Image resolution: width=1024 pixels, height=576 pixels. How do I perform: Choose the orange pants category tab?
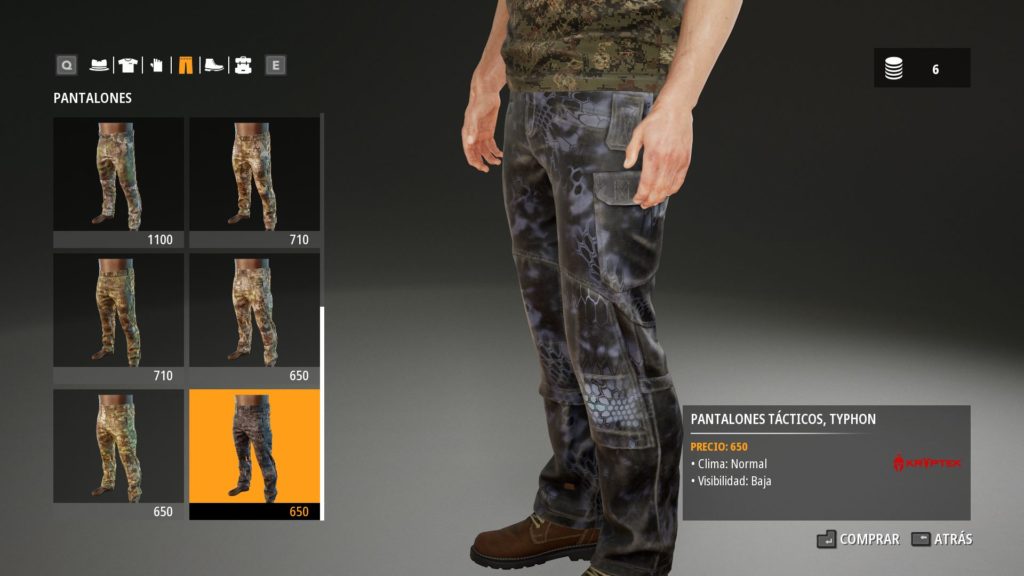coord(185,66)
